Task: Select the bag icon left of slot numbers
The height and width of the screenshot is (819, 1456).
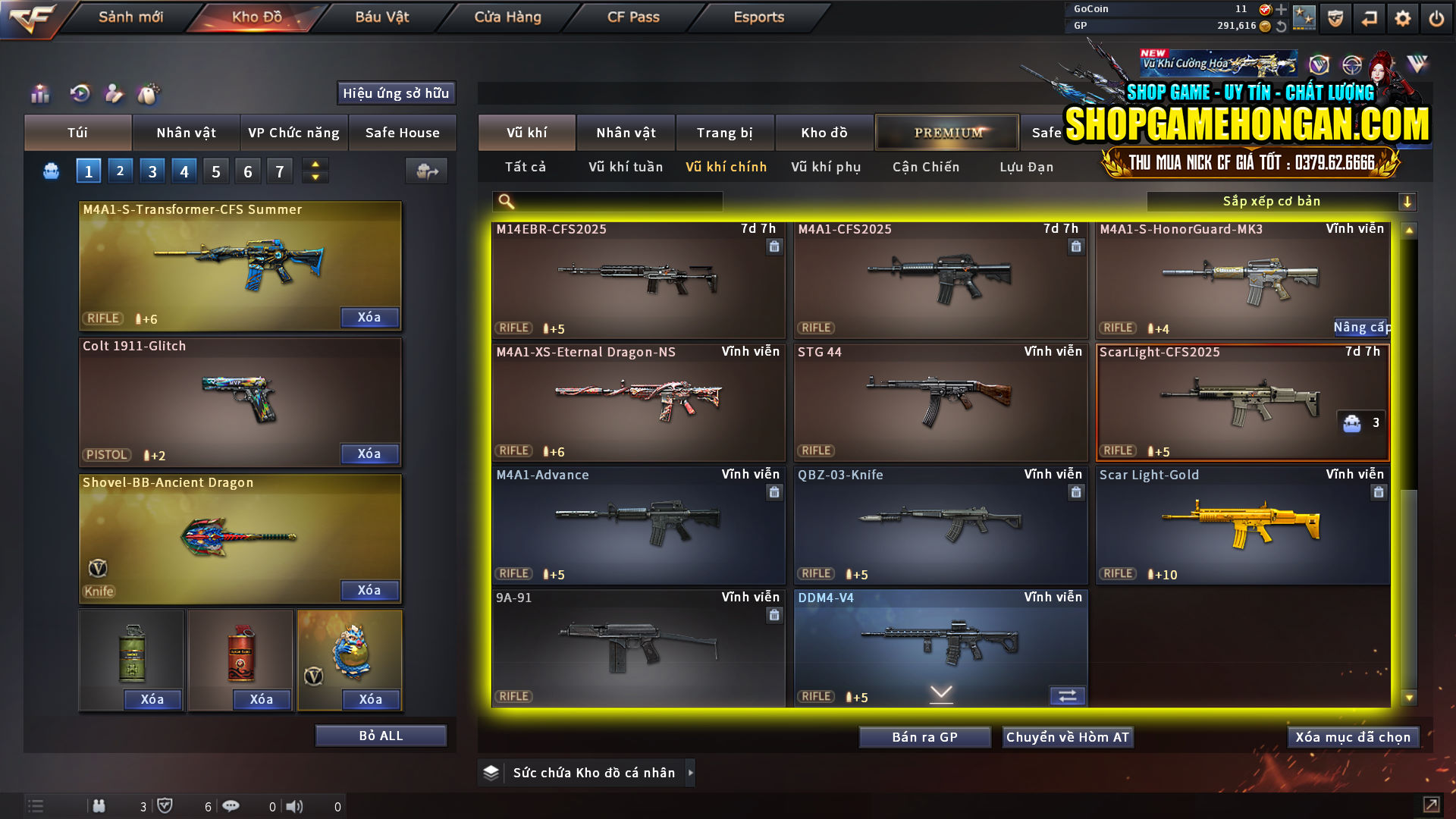Action: tap(50, 171)
